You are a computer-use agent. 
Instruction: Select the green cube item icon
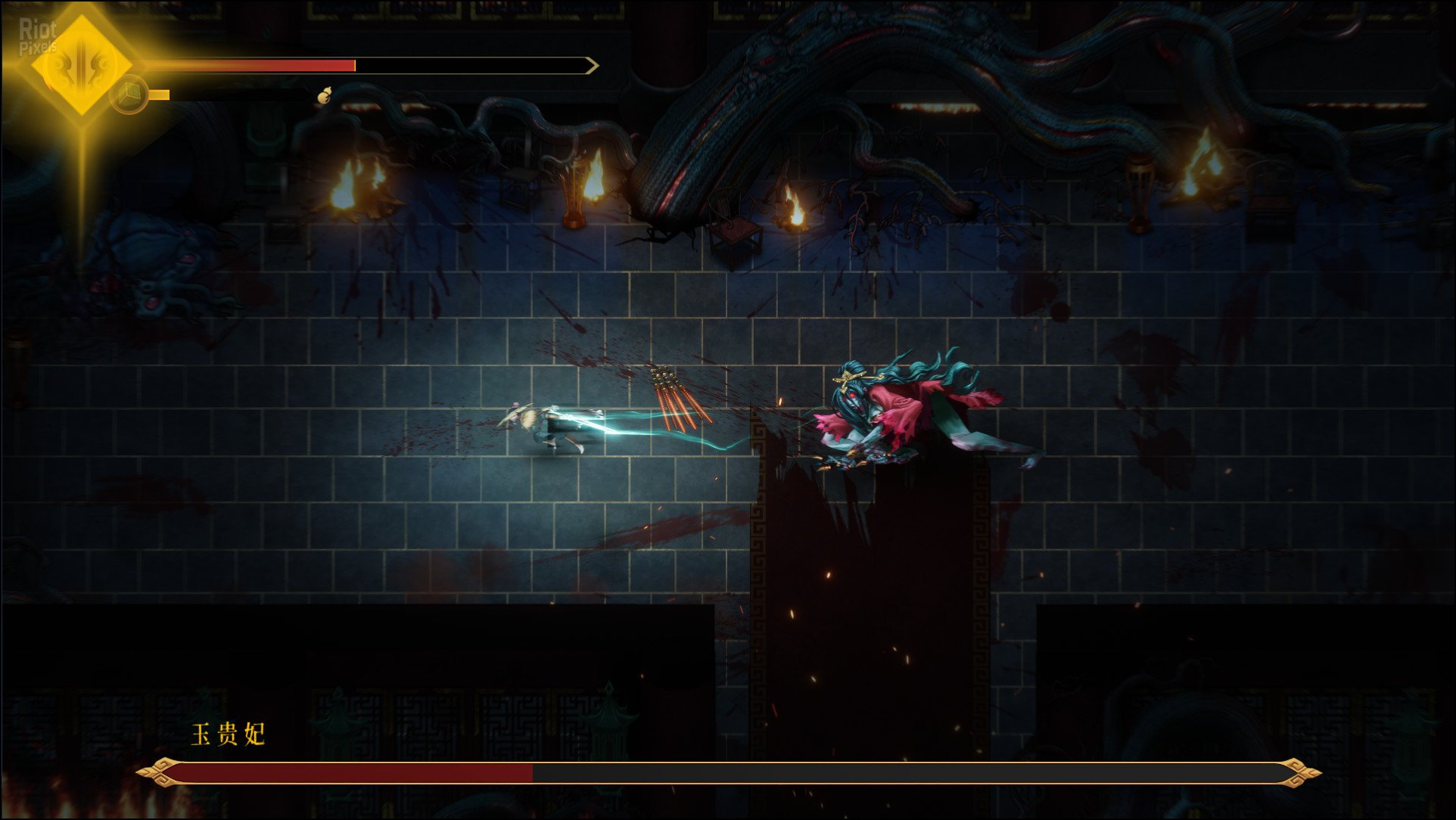pos(129,94)
